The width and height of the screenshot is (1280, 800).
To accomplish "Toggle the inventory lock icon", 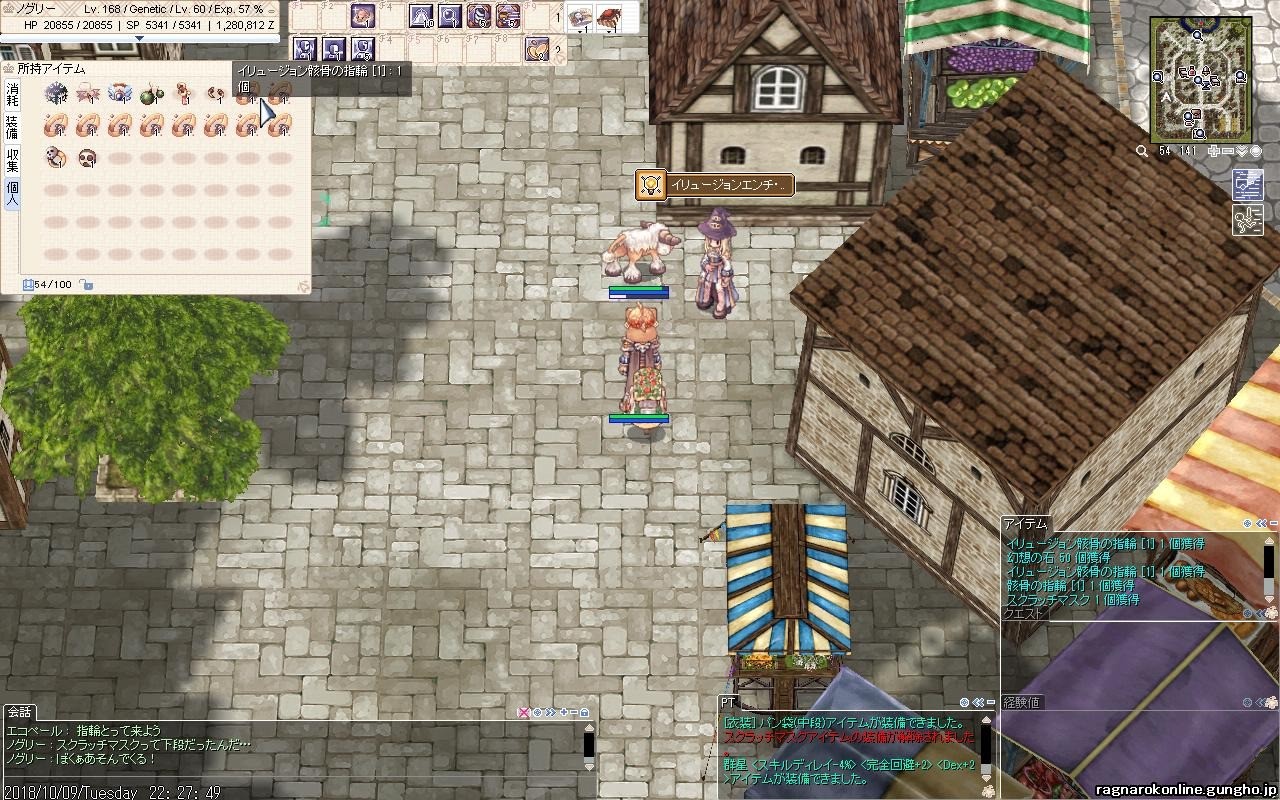I will point(87,285).
